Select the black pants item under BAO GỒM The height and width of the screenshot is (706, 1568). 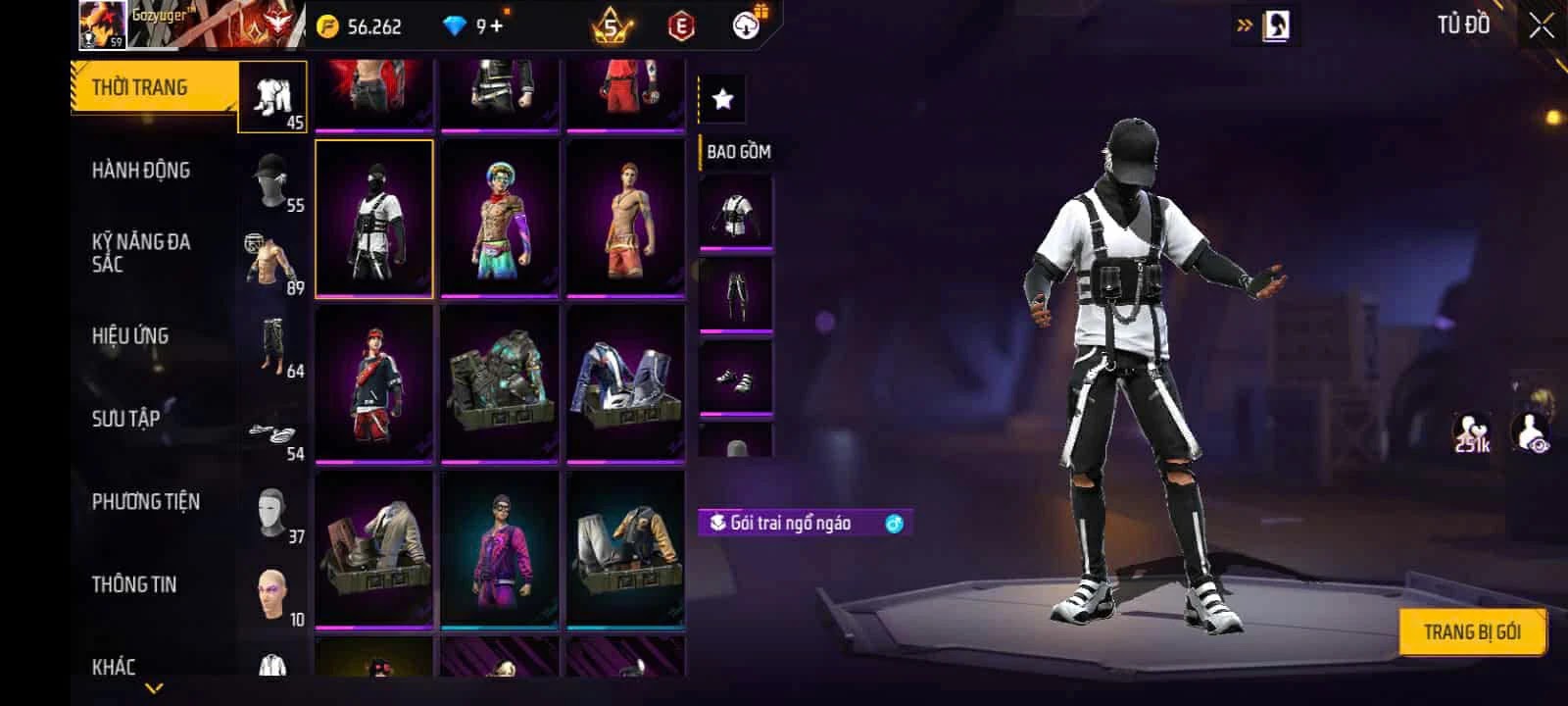pos(736,295)
